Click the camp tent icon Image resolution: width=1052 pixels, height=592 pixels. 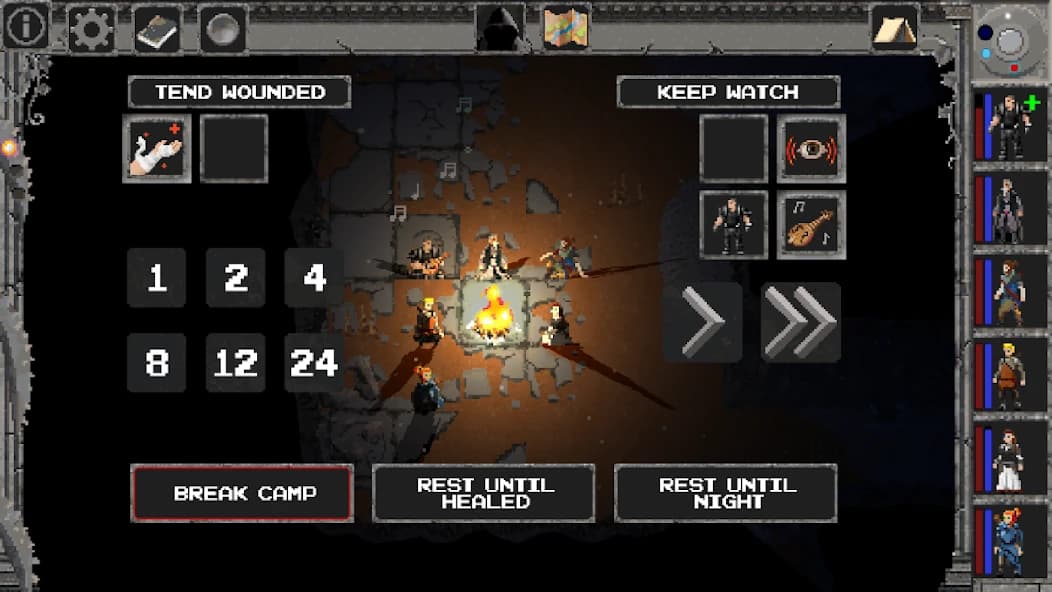tap(894, 27)
